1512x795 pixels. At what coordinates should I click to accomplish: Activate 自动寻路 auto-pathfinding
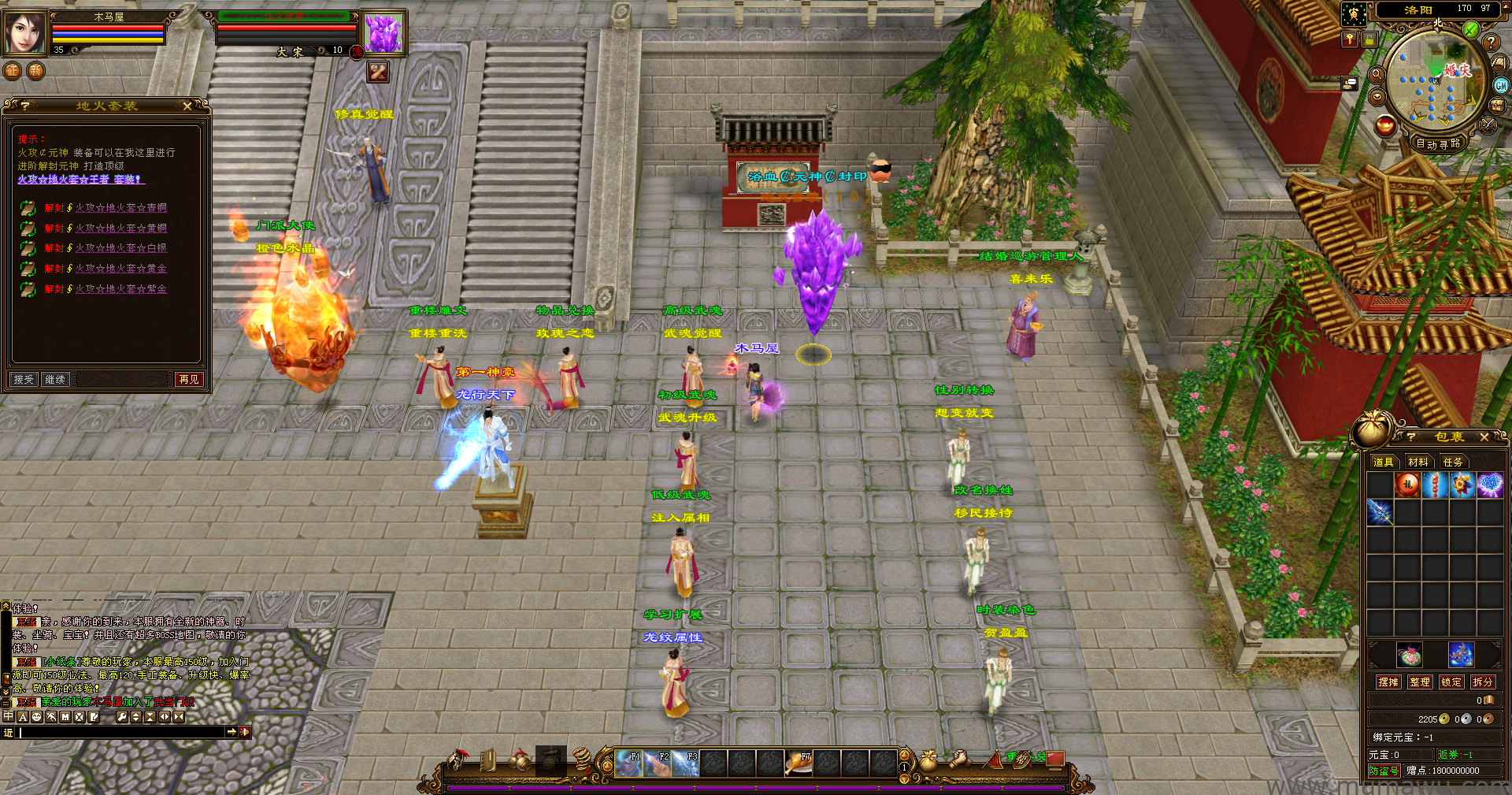point(1438,143)
